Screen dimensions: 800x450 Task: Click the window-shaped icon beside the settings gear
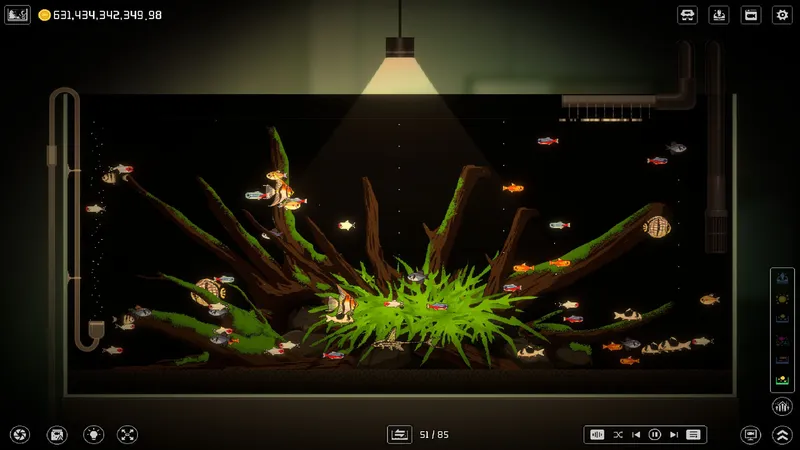point(751,15)
